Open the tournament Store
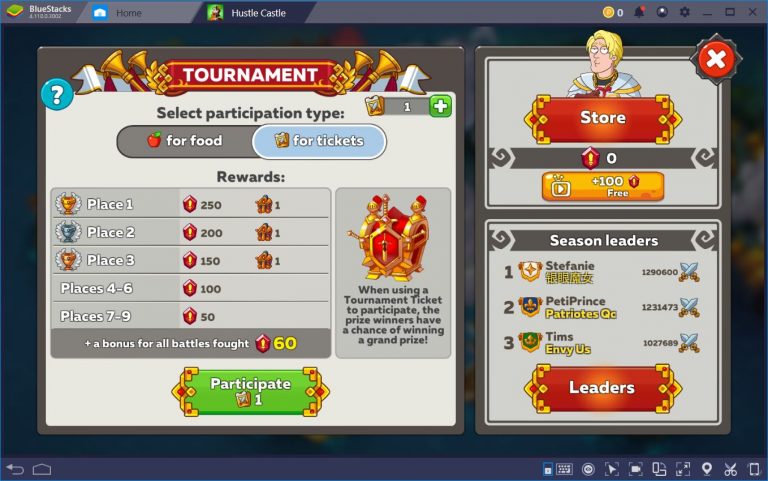Viewport: 768px width, 481px height. pyautogui.click(x=603, y=118)
